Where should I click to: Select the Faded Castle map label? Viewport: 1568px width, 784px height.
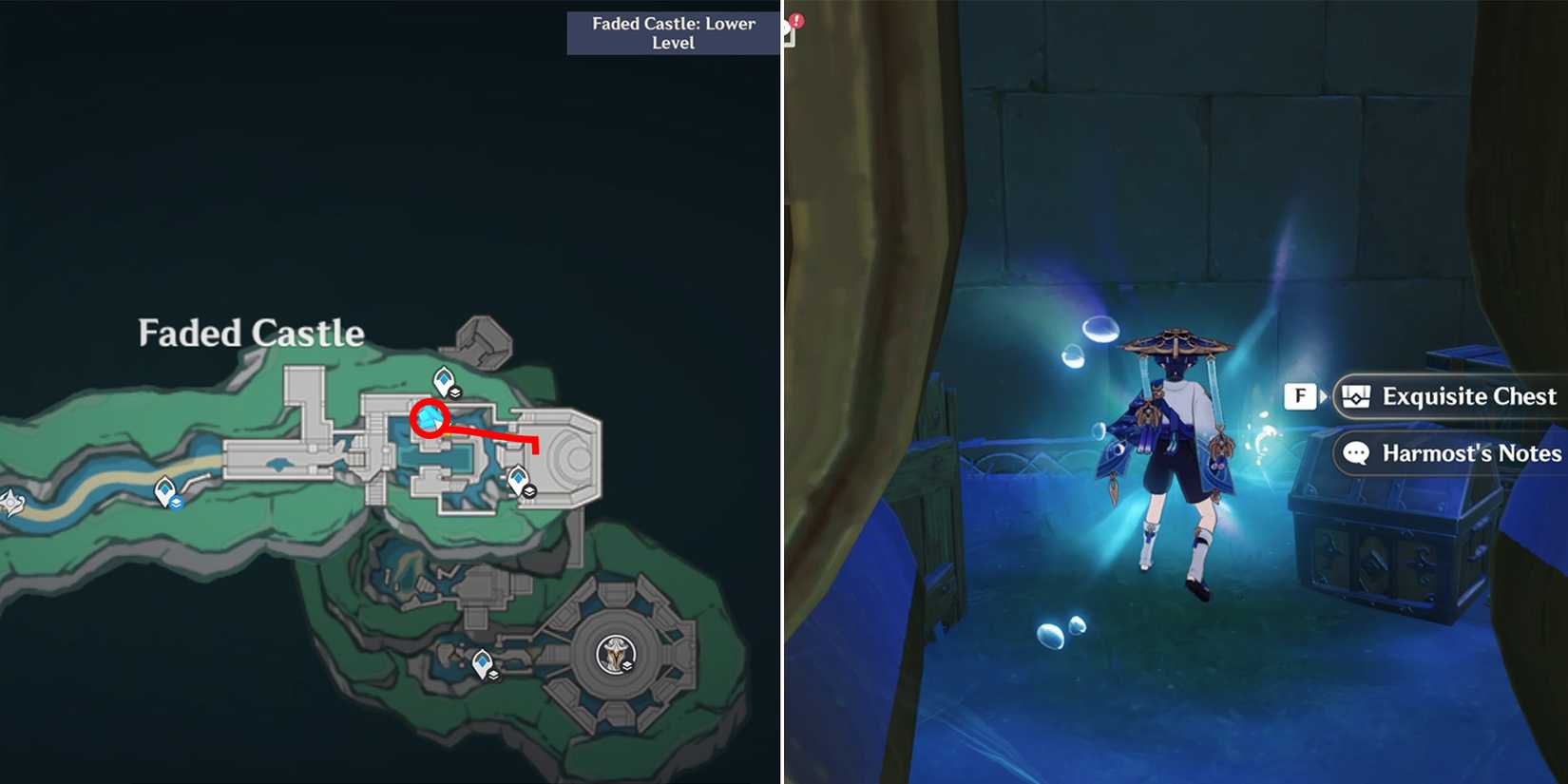(x=251, y=334)
